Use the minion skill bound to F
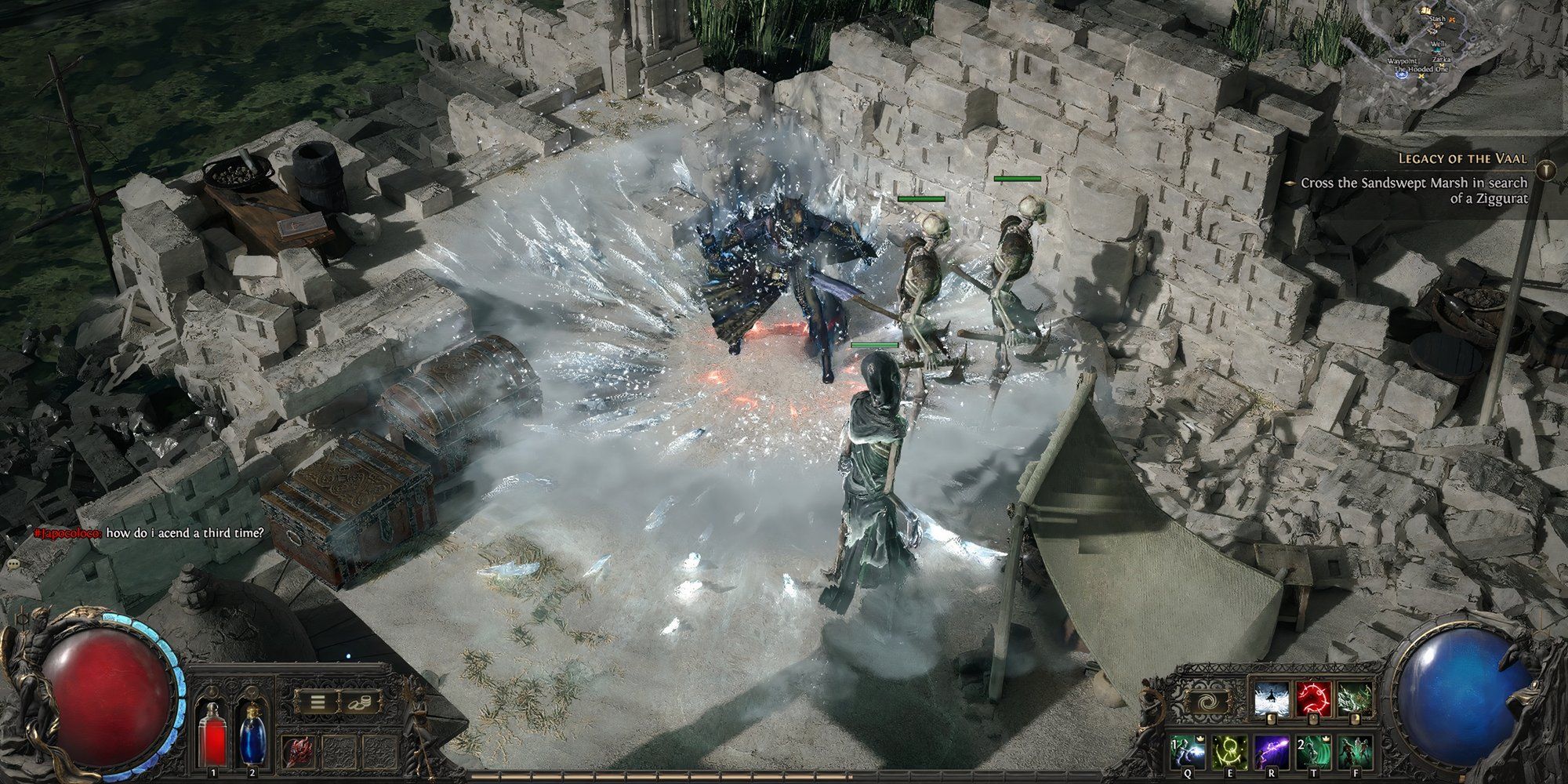This screenshot has height=784, width=1568. click(x=1356, y=753)
